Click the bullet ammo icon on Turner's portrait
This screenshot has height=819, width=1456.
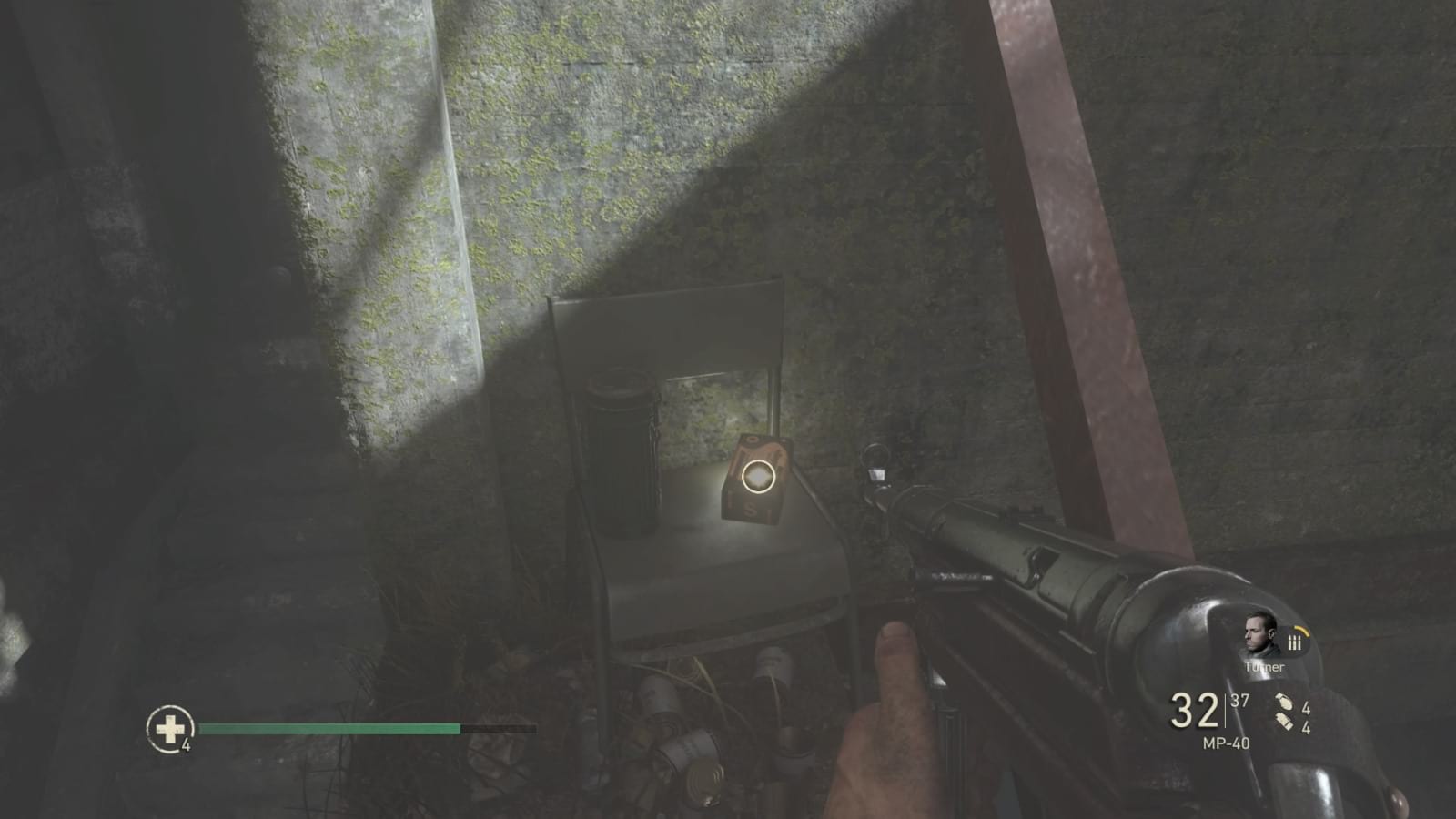click(x=1295, y=642)
